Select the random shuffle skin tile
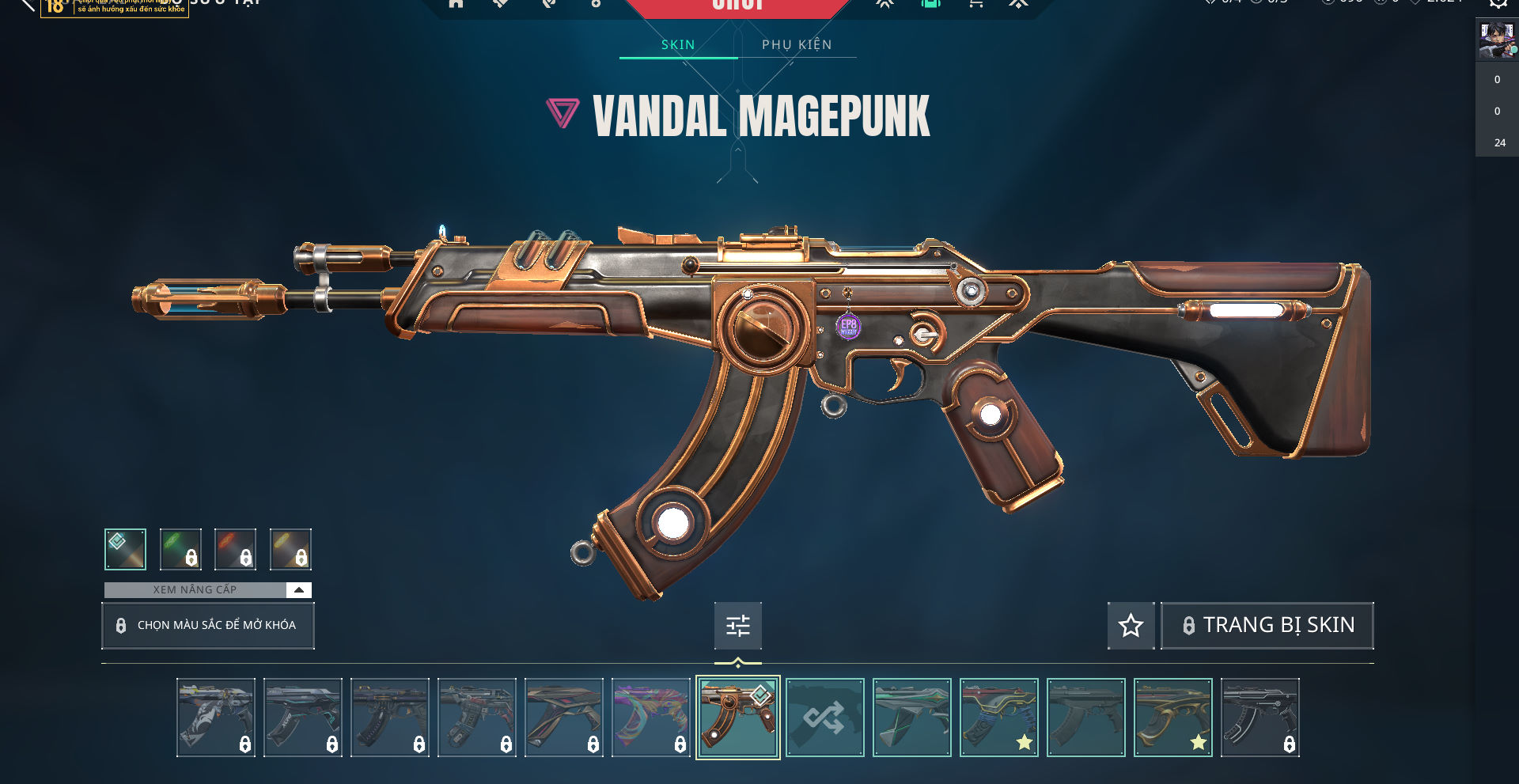1519x784 pixels. (824, 718)
